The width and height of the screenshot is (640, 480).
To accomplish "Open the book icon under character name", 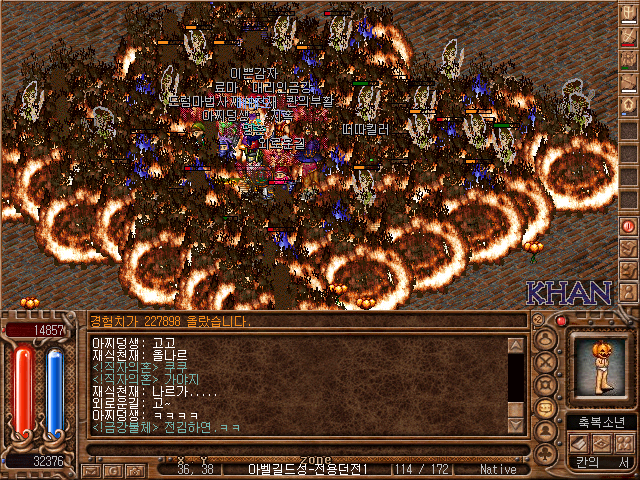I will pyautogui.click(x=578, y=443).
